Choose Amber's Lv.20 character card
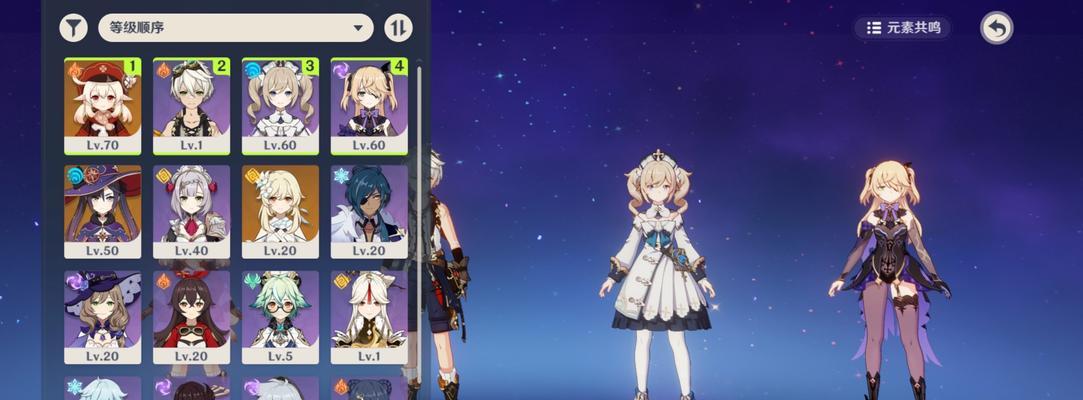The image size is (1083, 400). pos(191,317)
